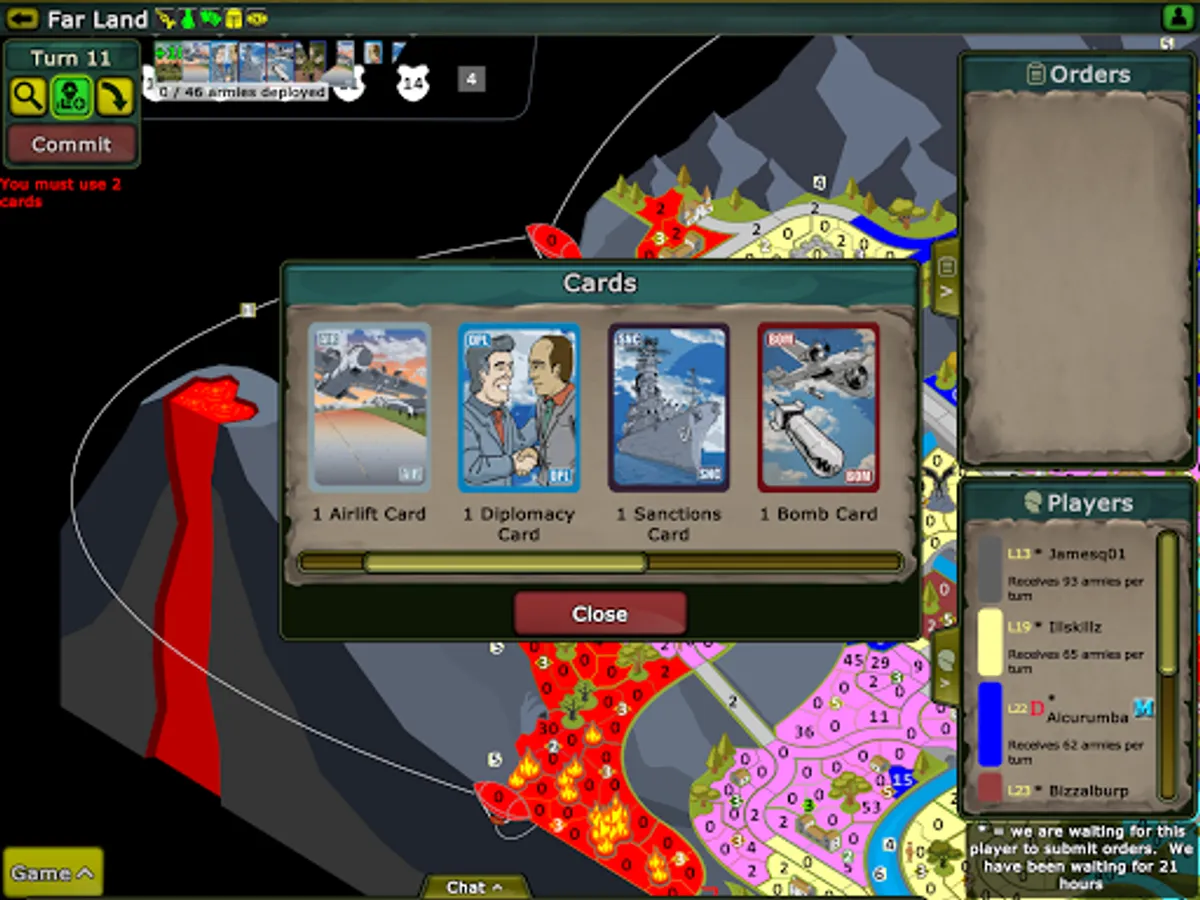Viewport: 1200px width, 900px height.
Task: Open the green profile icon
Action: [x=1176, y=18]
